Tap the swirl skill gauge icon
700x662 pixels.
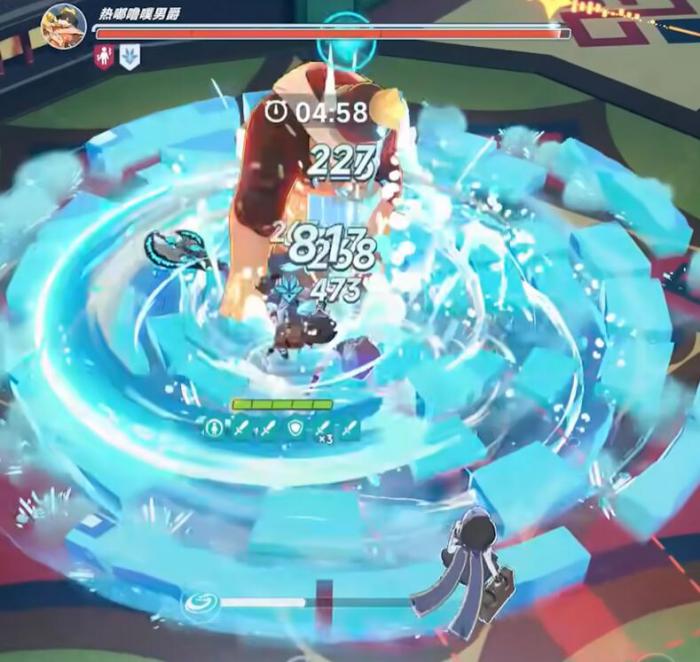click(x=197, y=603)
